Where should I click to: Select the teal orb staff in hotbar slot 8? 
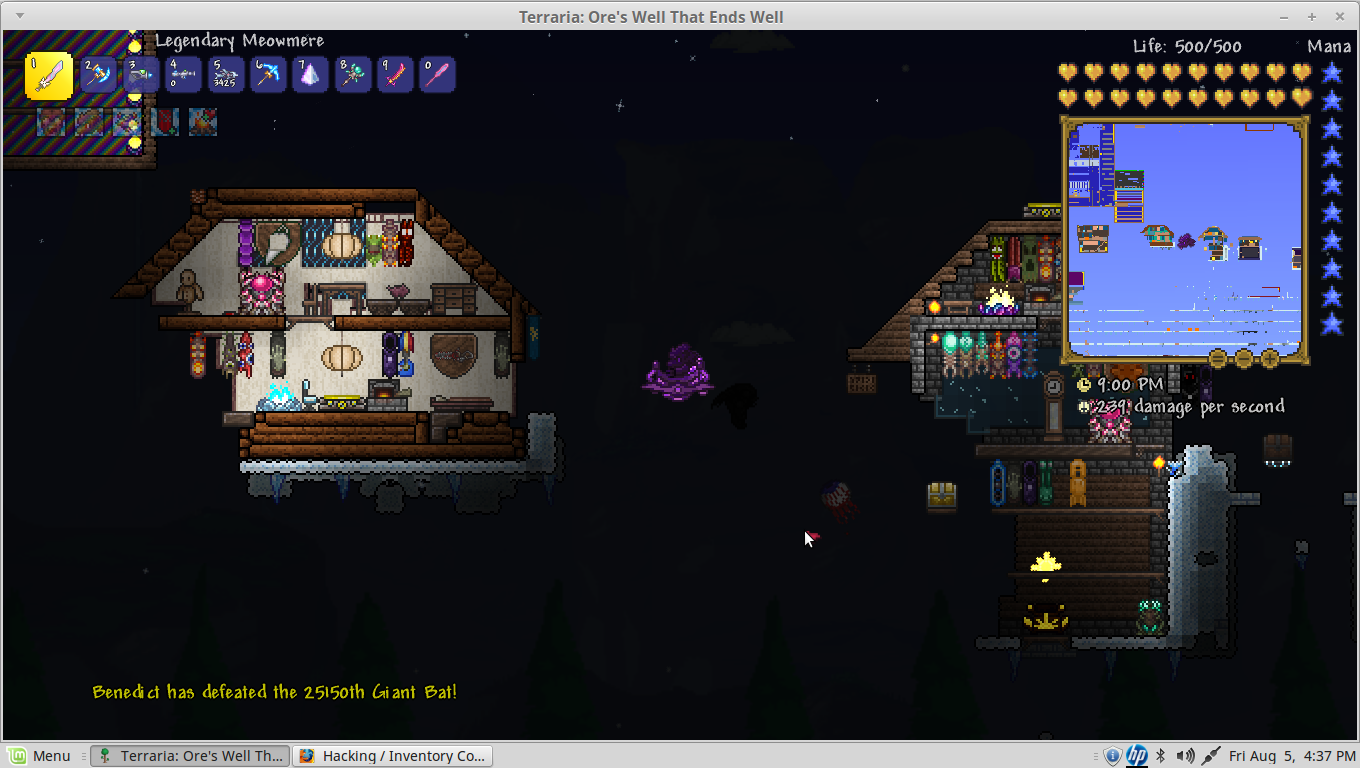click(353, 75)
